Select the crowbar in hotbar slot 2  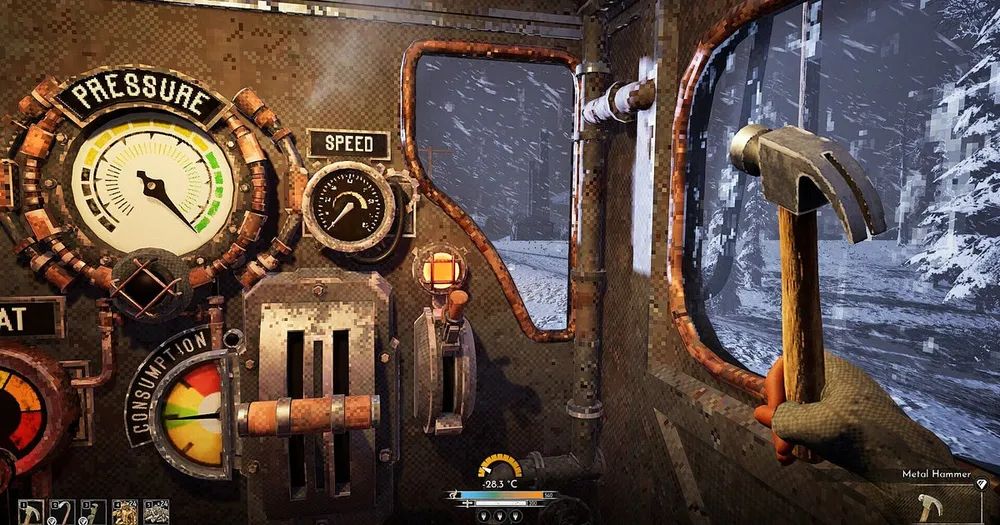[x=62, y=512]
